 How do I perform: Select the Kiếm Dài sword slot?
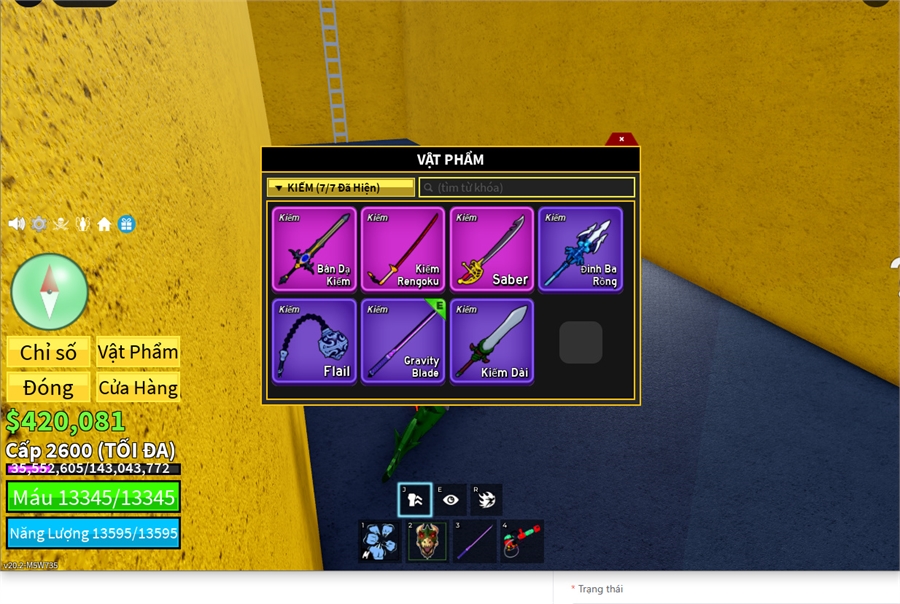(x=492, y=341)
